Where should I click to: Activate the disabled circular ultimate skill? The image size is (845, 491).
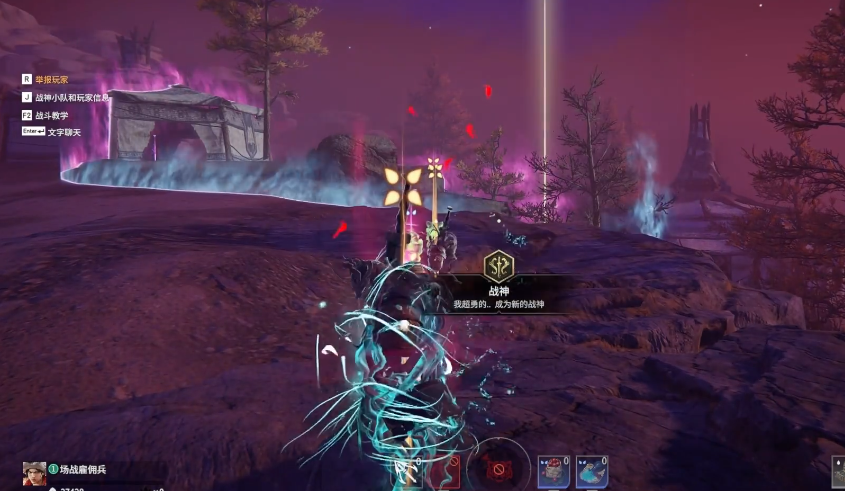click(497, 466)
